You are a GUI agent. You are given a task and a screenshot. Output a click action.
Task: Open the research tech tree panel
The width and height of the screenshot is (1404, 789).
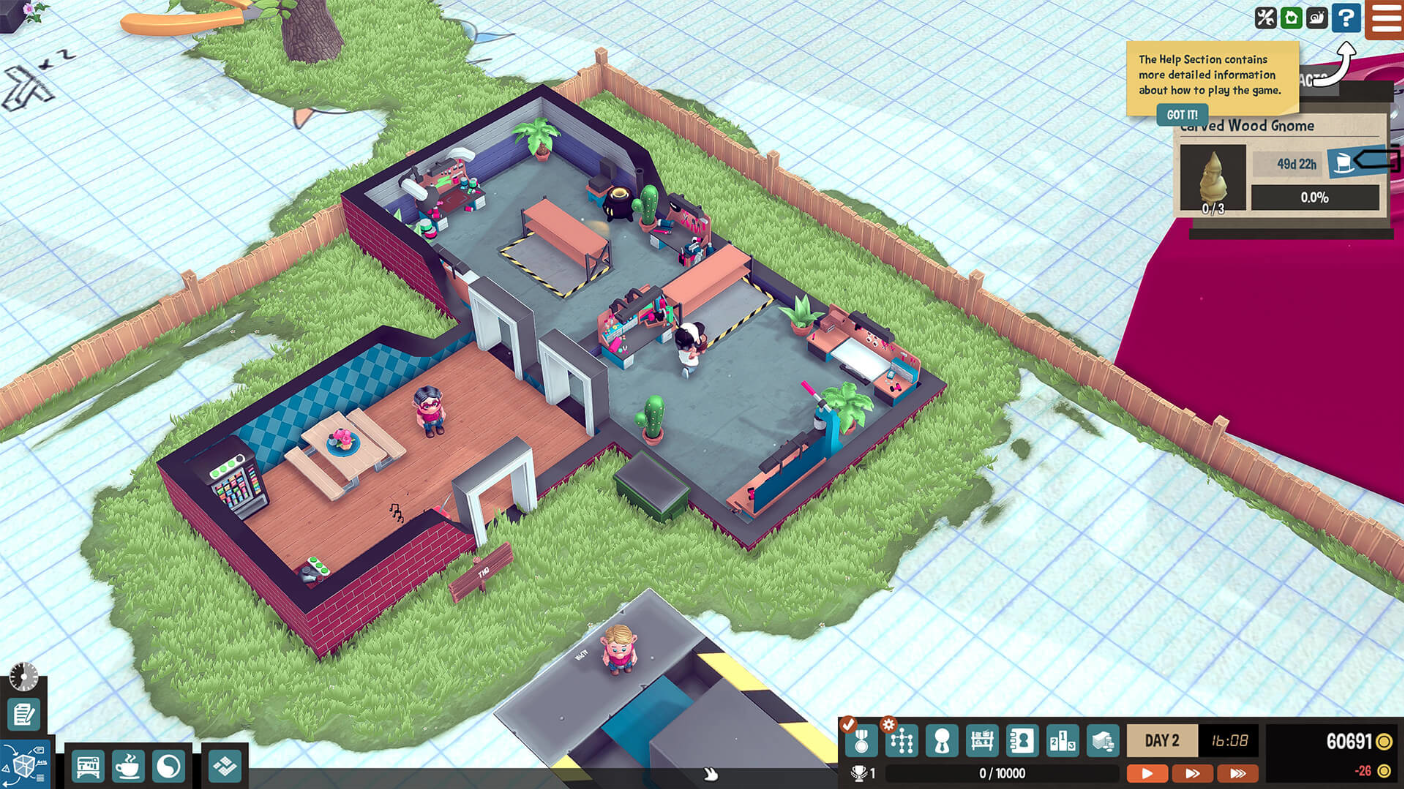[901, 740]
